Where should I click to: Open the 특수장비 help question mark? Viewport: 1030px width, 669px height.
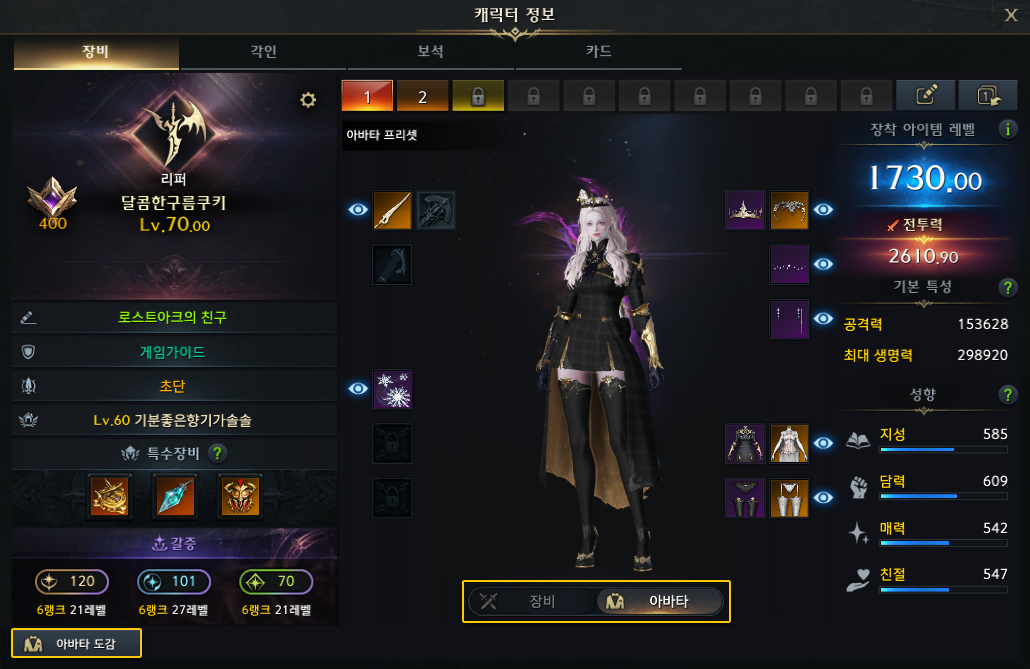point(217,453)
